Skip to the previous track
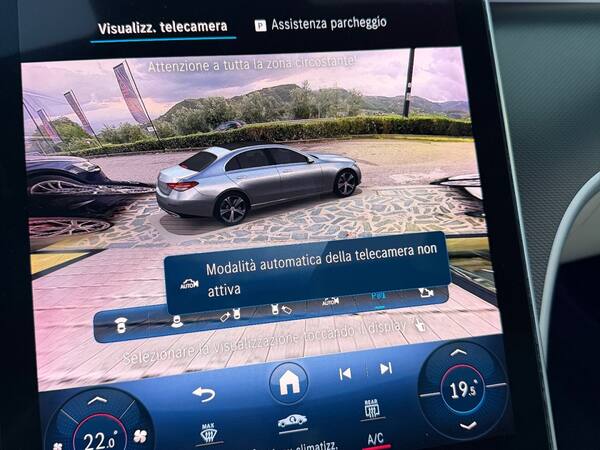 click(x=345, y=373)
